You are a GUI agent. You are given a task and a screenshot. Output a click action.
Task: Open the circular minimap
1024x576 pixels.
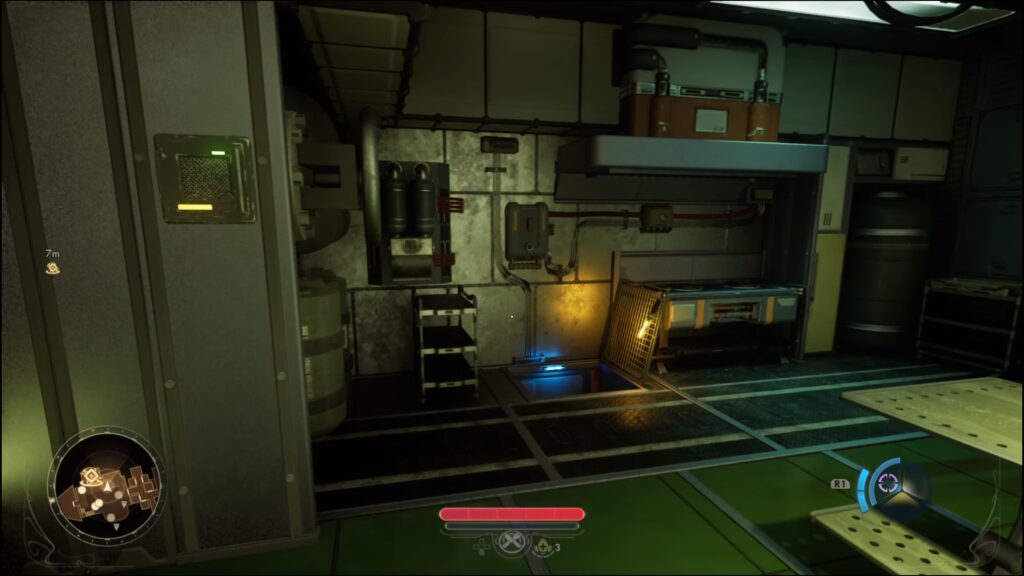[x=107, y=485]
